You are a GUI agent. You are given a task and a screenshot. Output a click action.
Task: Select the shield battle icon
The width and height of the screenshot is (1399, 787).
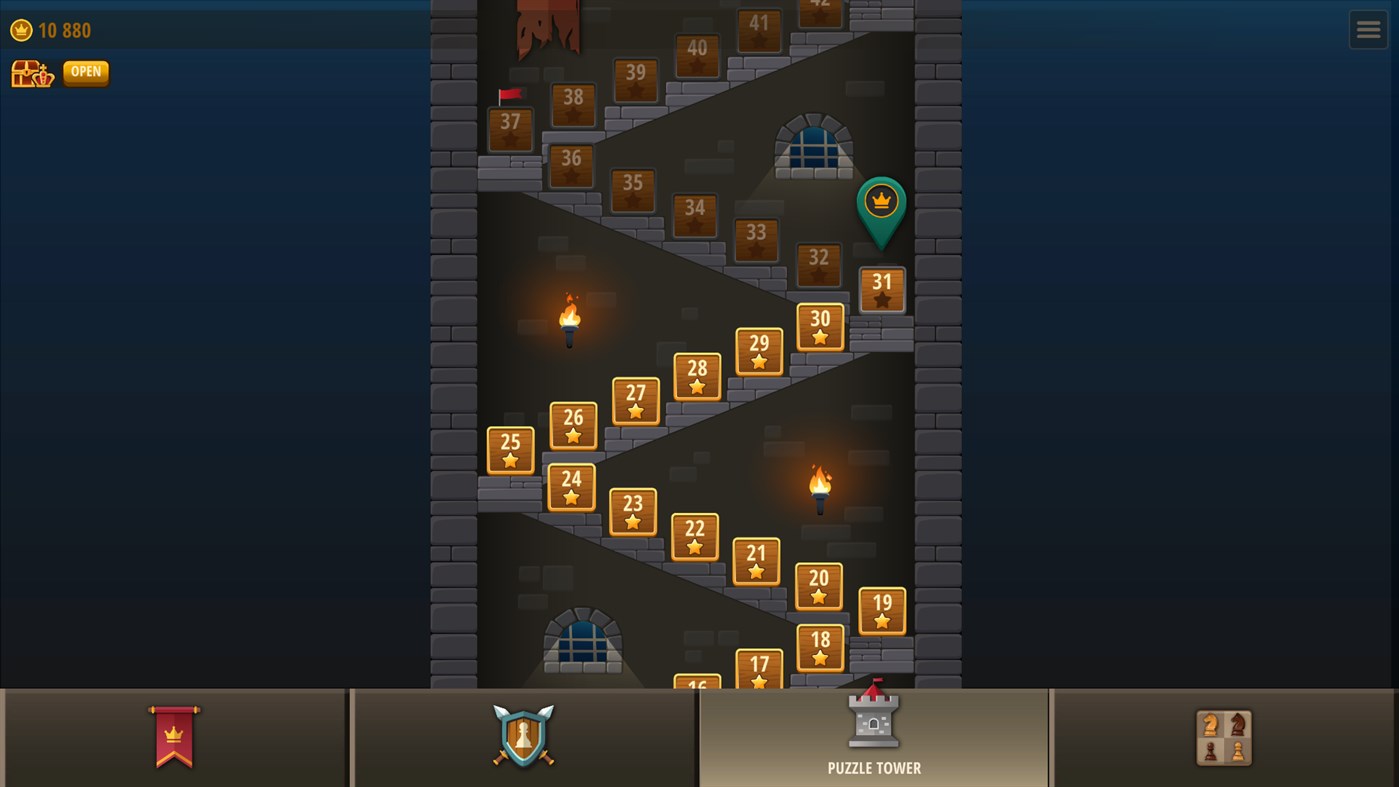click(523, 737)
